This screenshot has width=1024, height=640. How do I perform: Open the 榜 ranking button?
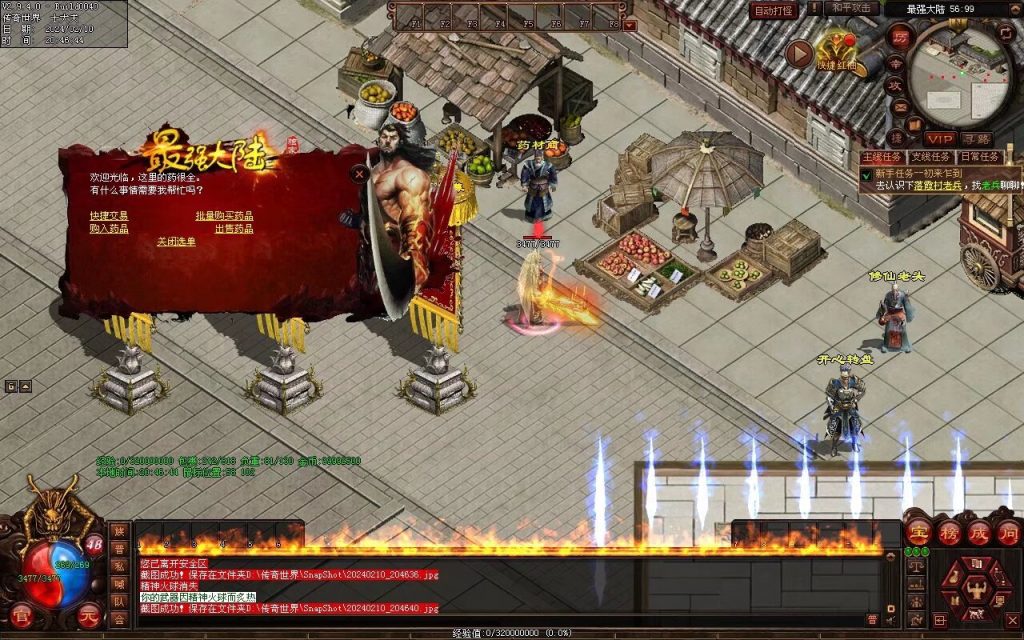tap(947, 531)
